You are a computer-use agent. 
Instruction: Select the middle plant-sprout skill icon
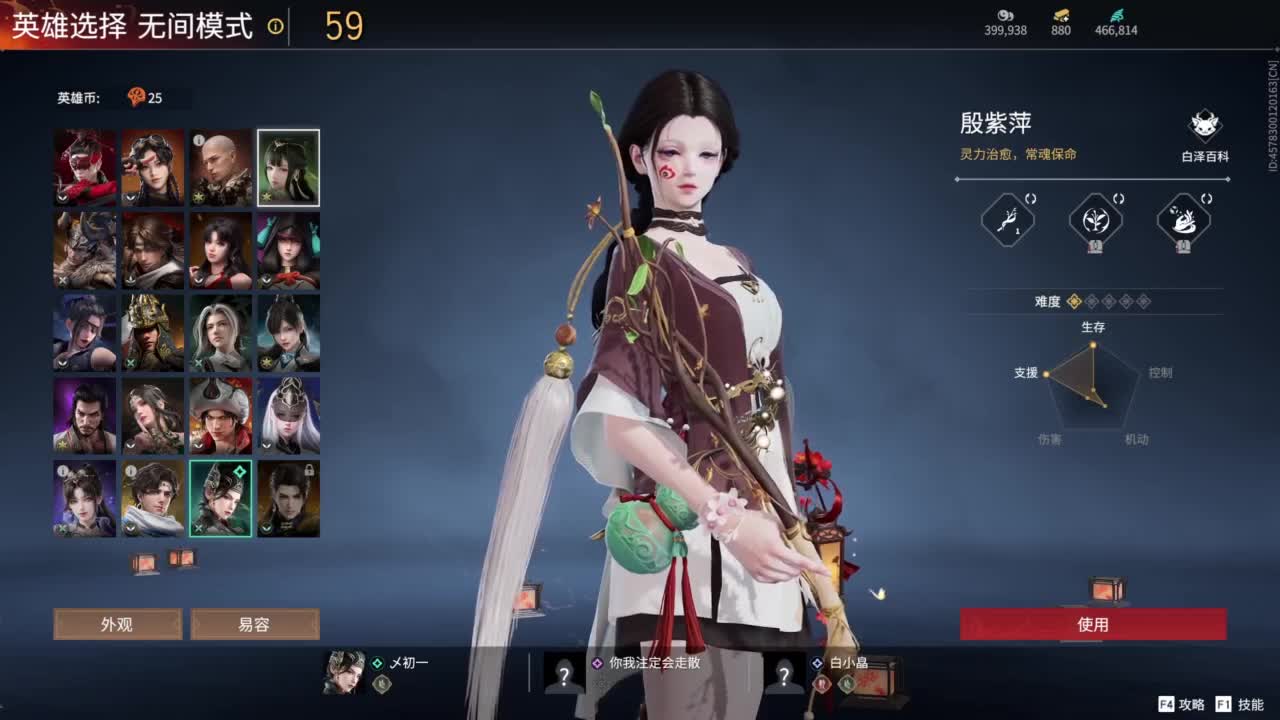tap(1095, 220)
